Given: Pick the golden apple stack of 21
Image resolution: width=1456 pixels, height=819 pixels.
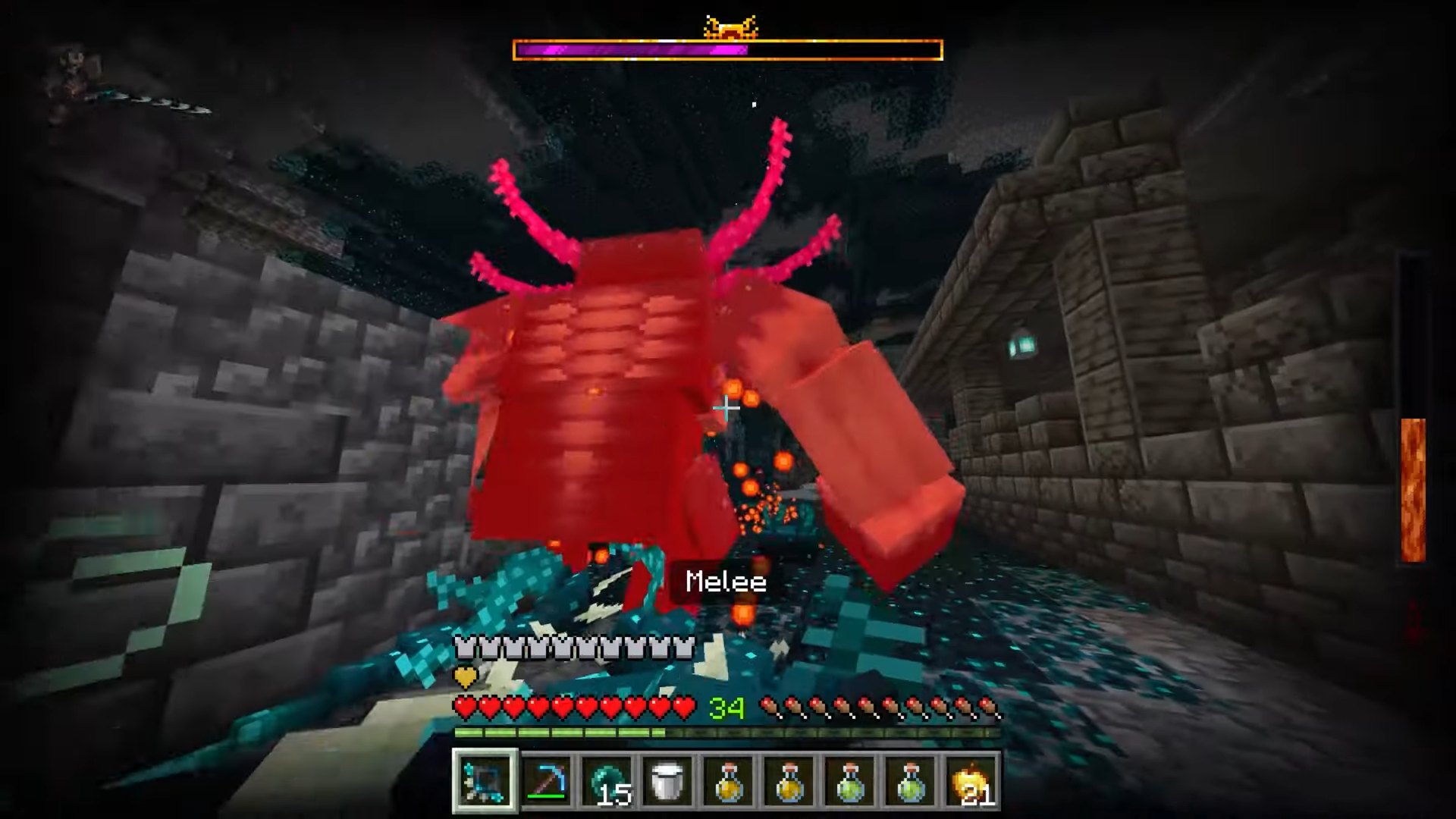Looking at the screenshot, I should 971,780.
